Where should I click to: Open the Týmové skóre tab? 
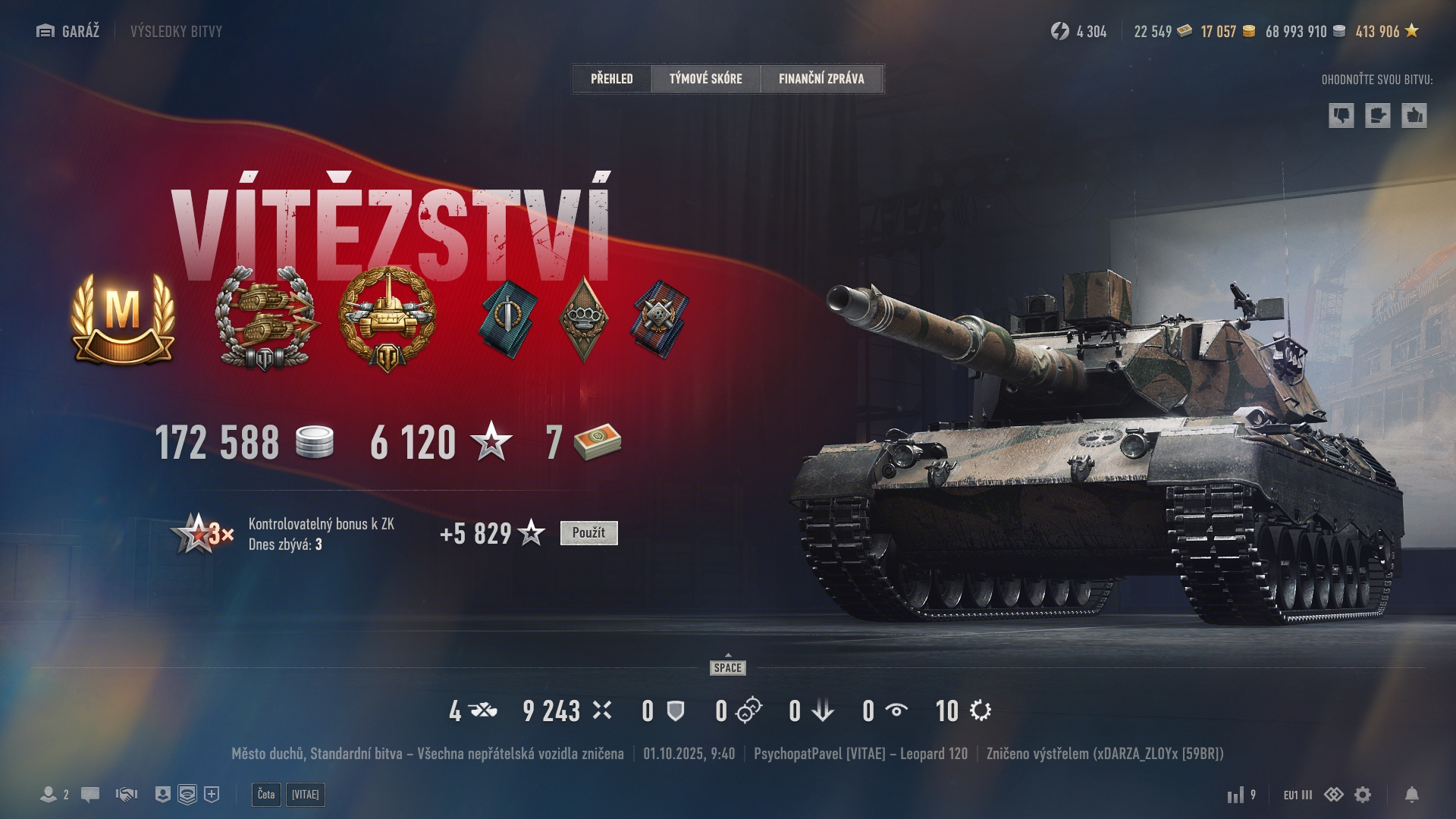[705, 79]
